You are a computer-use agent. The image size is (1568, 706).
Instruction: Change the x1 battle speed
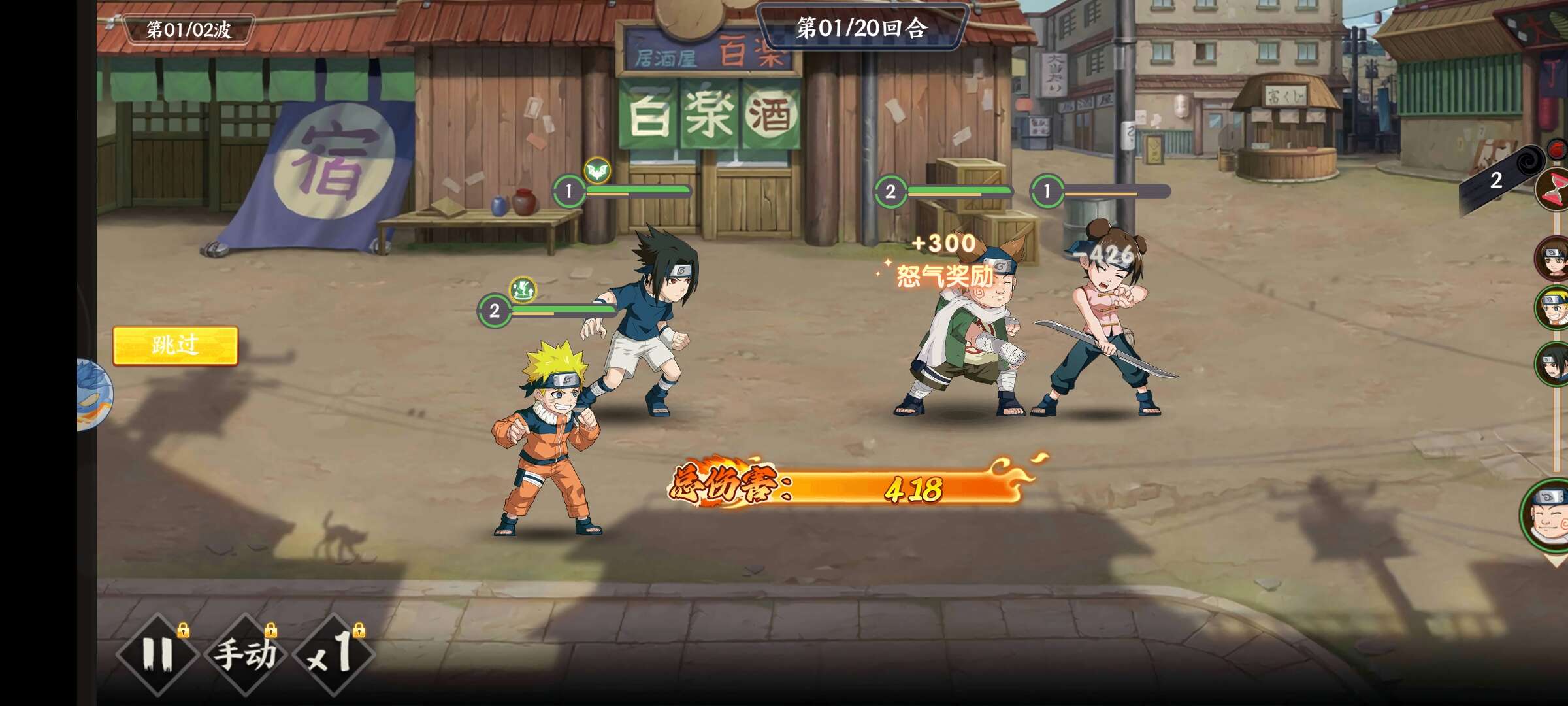tap(333, 654)
